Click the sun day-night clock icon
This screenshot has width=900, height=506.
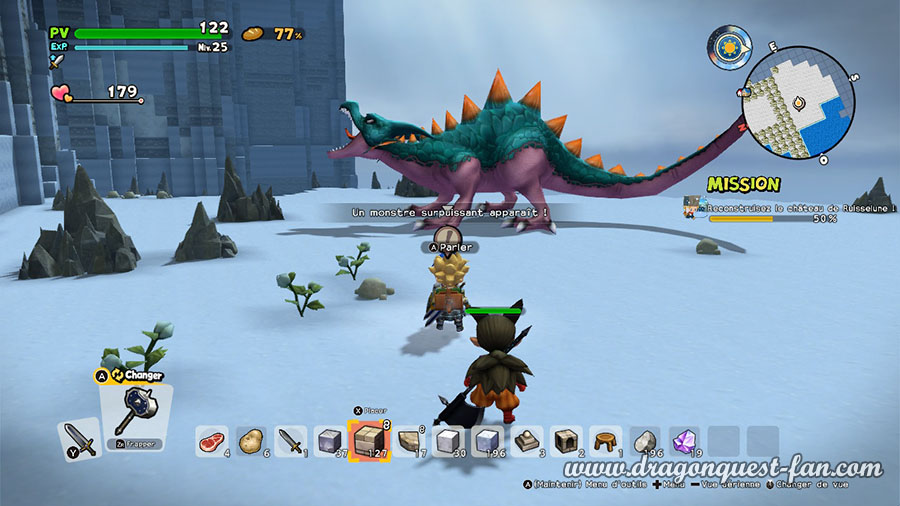point(729,47)
